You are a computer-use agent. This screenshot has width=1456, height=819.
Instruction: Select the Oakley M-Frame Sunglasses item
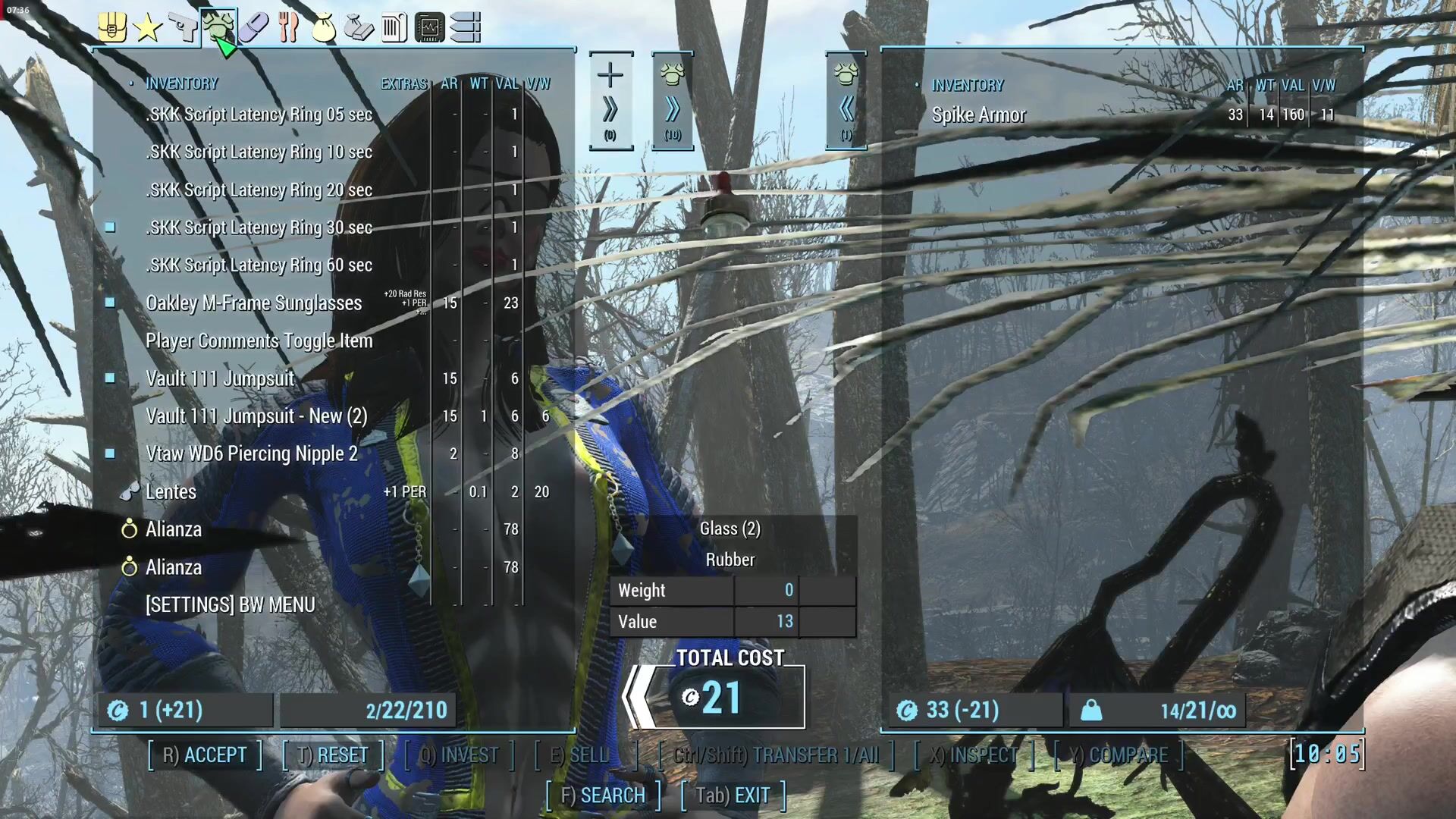click(x=253, y=303)
